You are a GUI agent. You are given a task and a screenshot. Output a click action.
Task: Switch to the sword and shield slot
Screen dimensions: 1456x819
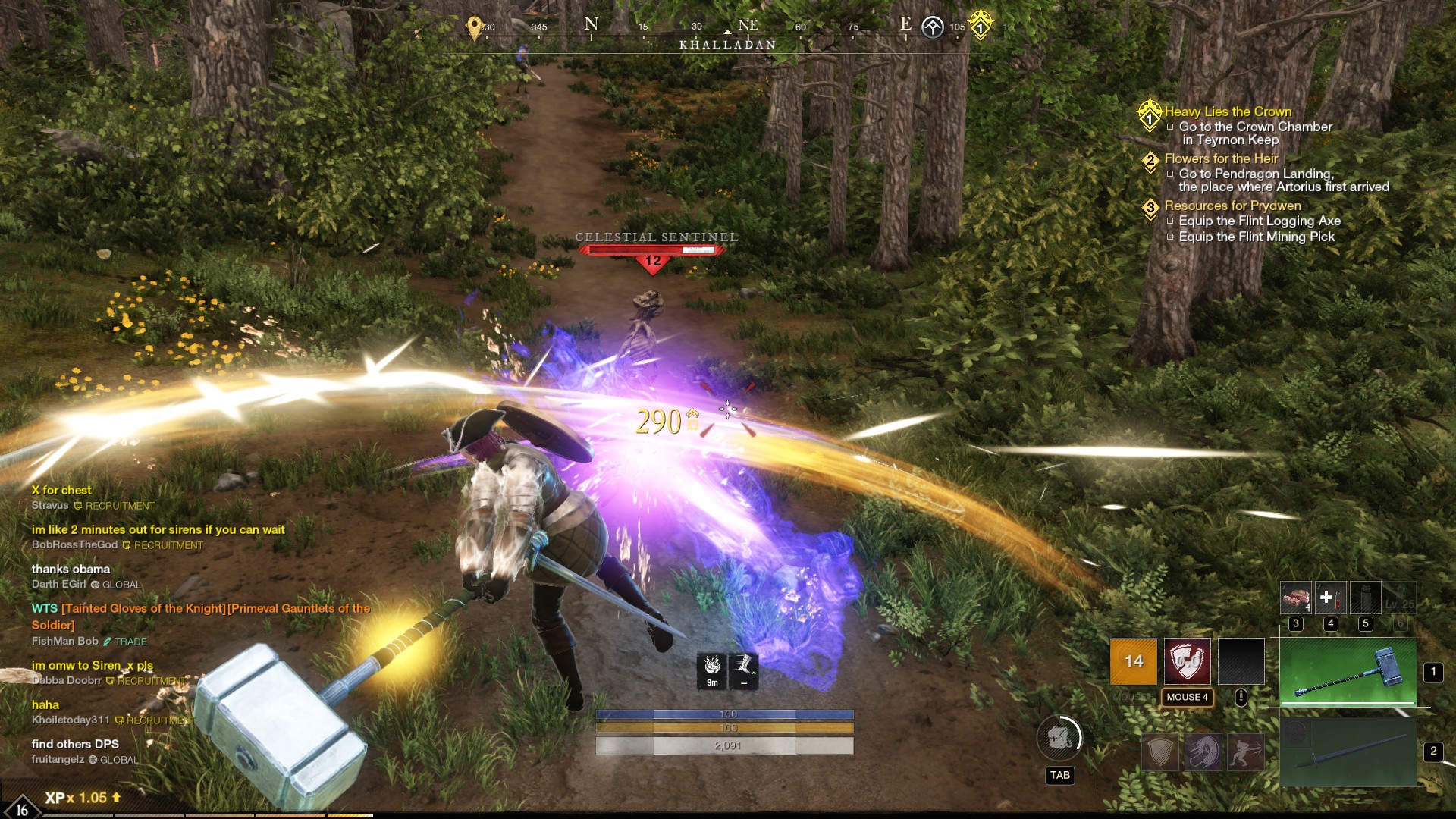1348,752
